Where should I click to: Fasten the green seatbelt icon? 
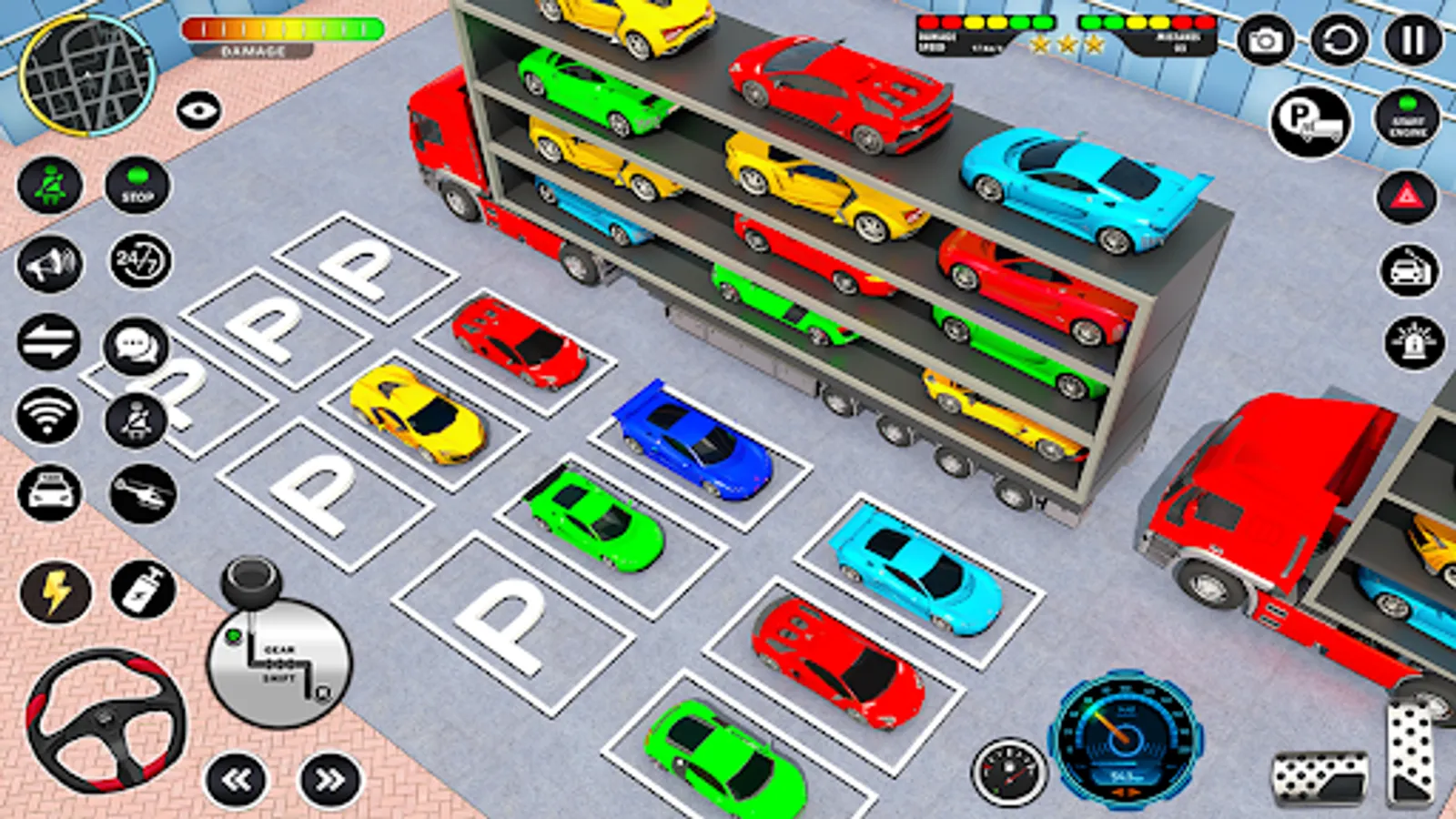(50, 186)
